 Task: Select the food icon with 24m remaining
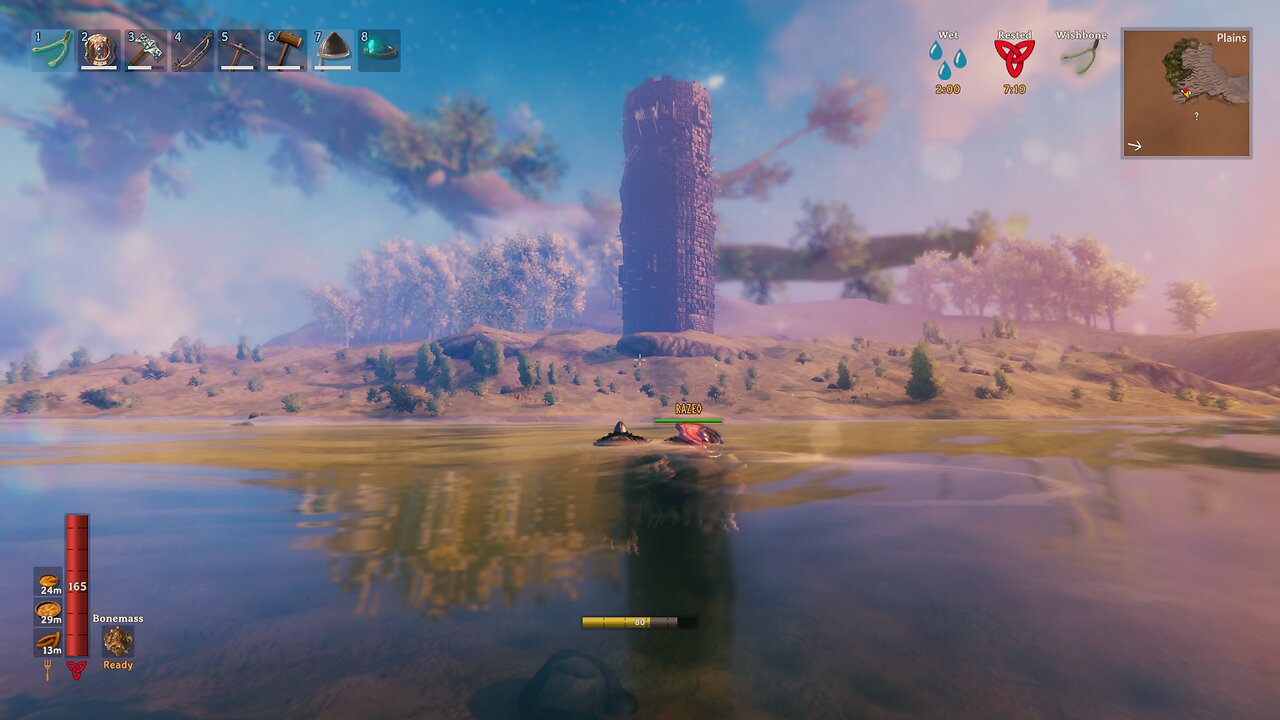48,581
